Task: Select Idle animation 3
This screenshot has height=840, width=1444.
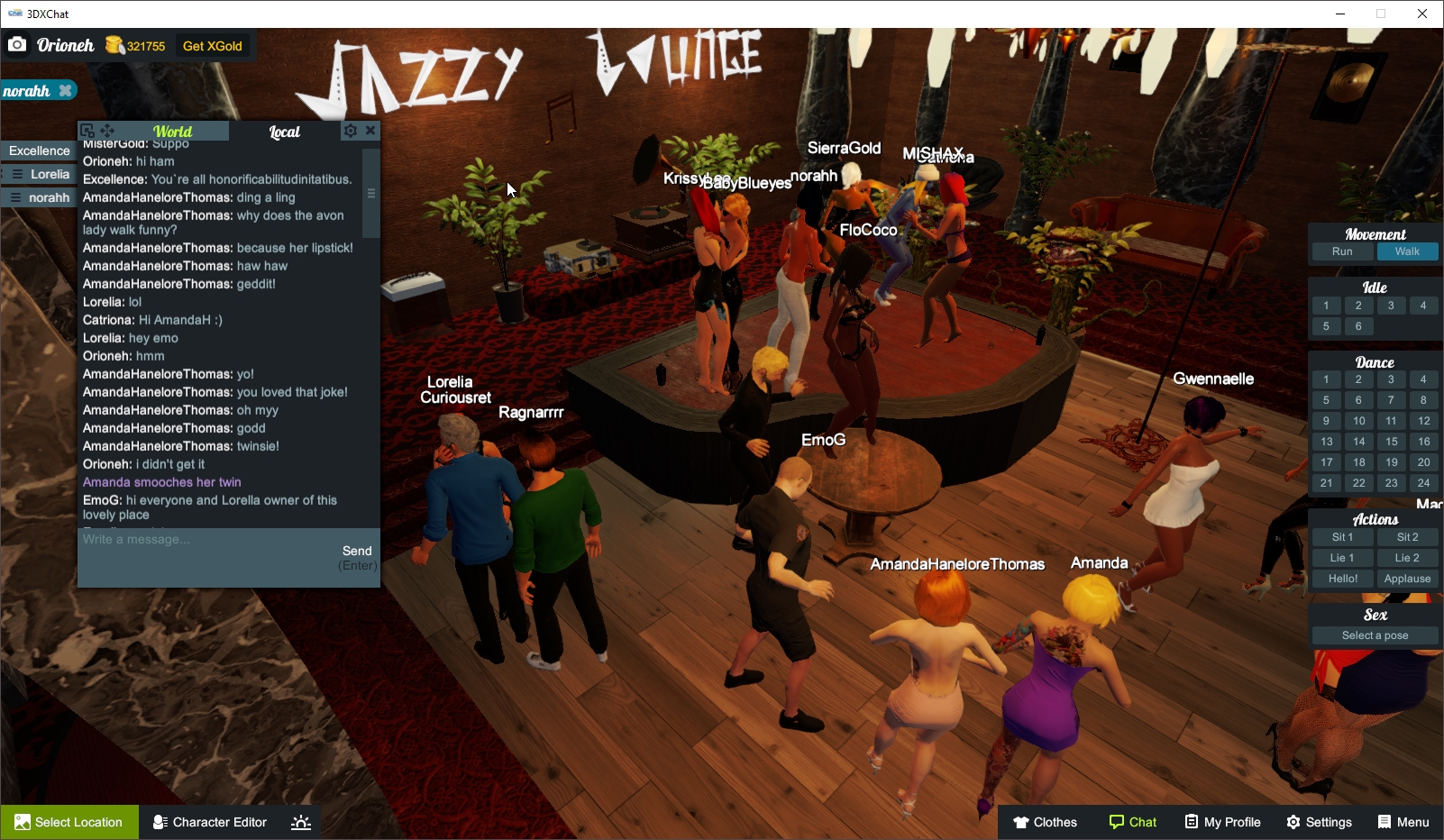Action: [x=1391, y=305]
